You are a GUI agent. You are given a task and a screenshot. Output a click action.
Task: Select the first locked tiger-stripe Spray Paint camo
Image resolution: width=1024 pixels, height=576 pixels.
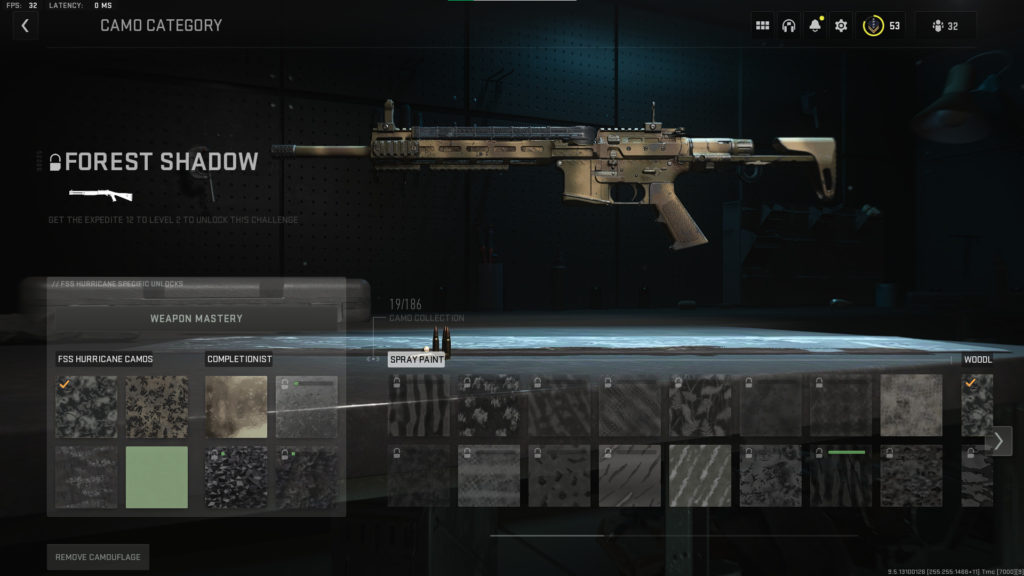coord(418,405)
